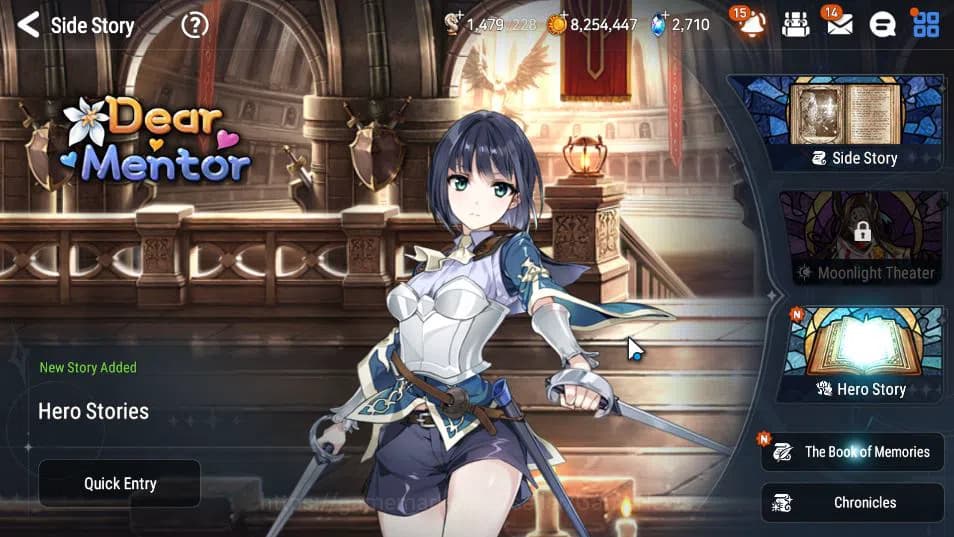This screenshot has height=537, width=954.
Task: Open the blue grid main menu
Action: coord(926,25)
